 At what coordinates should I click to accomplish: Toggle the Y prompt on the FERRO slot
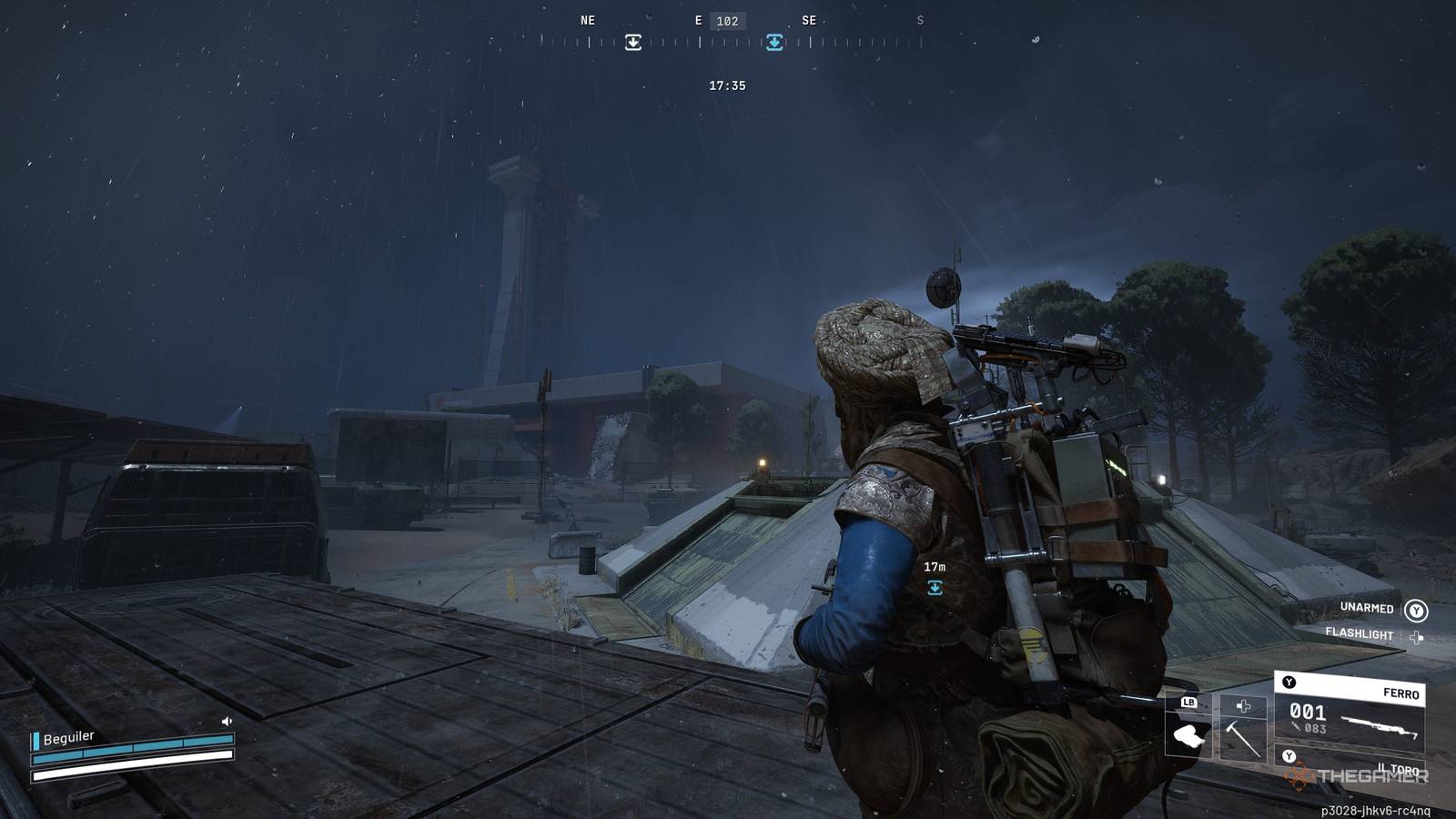pos(1289,682)
